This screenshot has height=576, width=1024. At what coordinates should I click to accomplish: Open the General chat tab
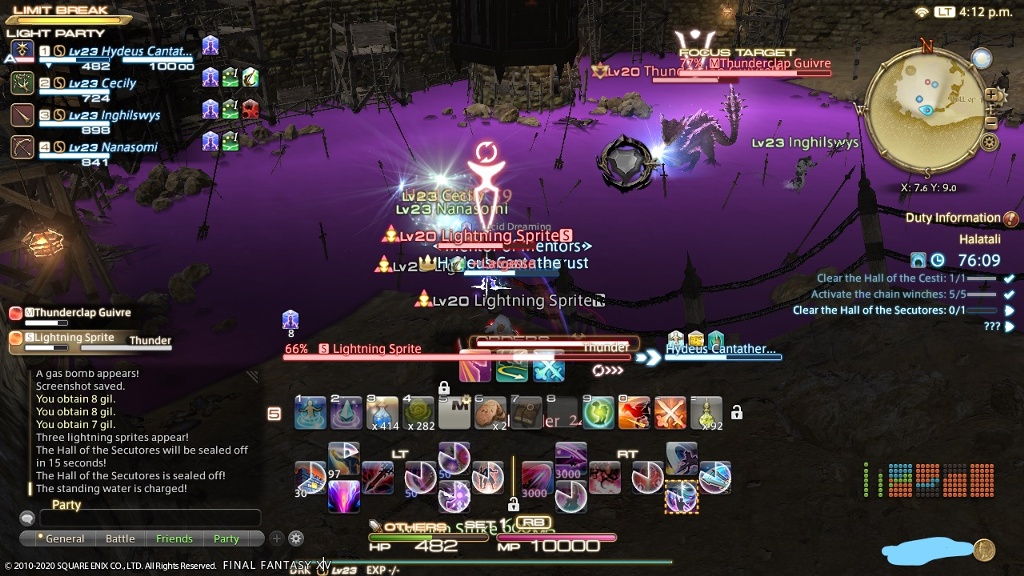coord(64,539)
